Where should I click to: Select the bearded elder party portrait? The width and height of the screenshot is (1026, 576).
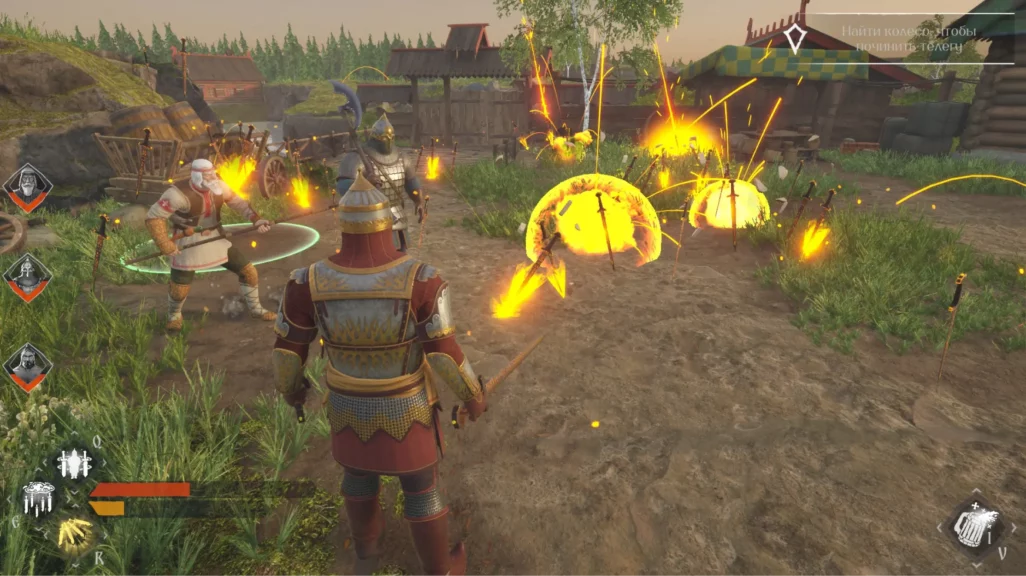click(x=27, y=186)
